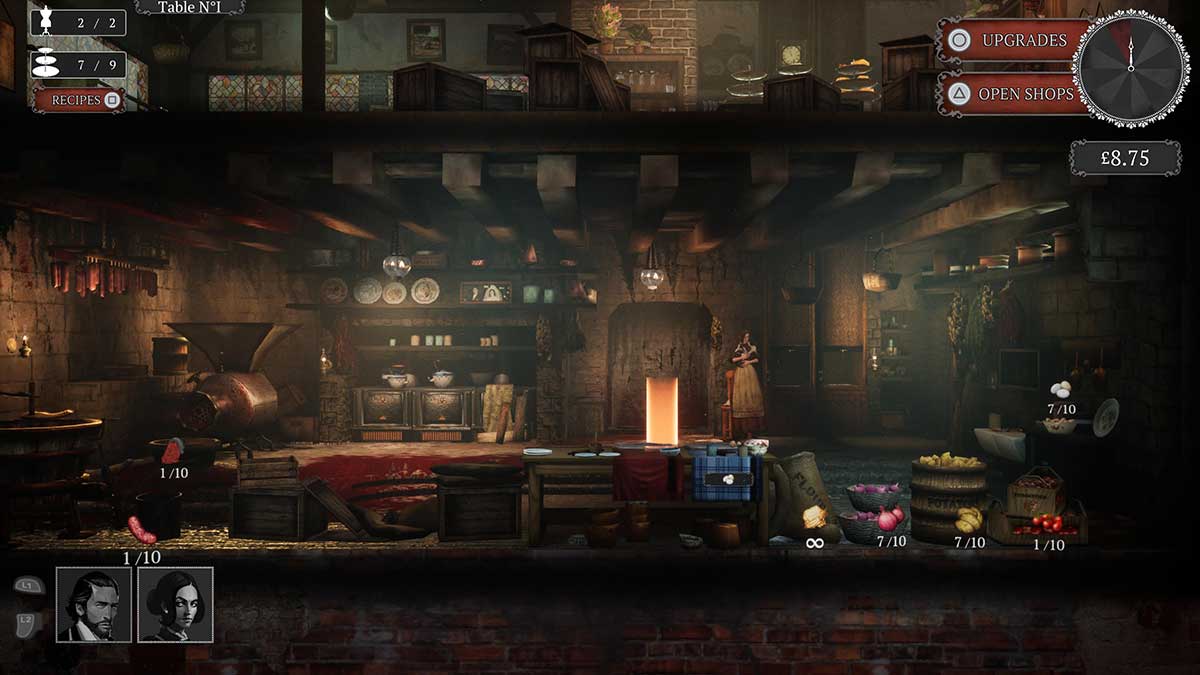
Task: Select the dark-haired woman character portrait
Action: [175, 604]
